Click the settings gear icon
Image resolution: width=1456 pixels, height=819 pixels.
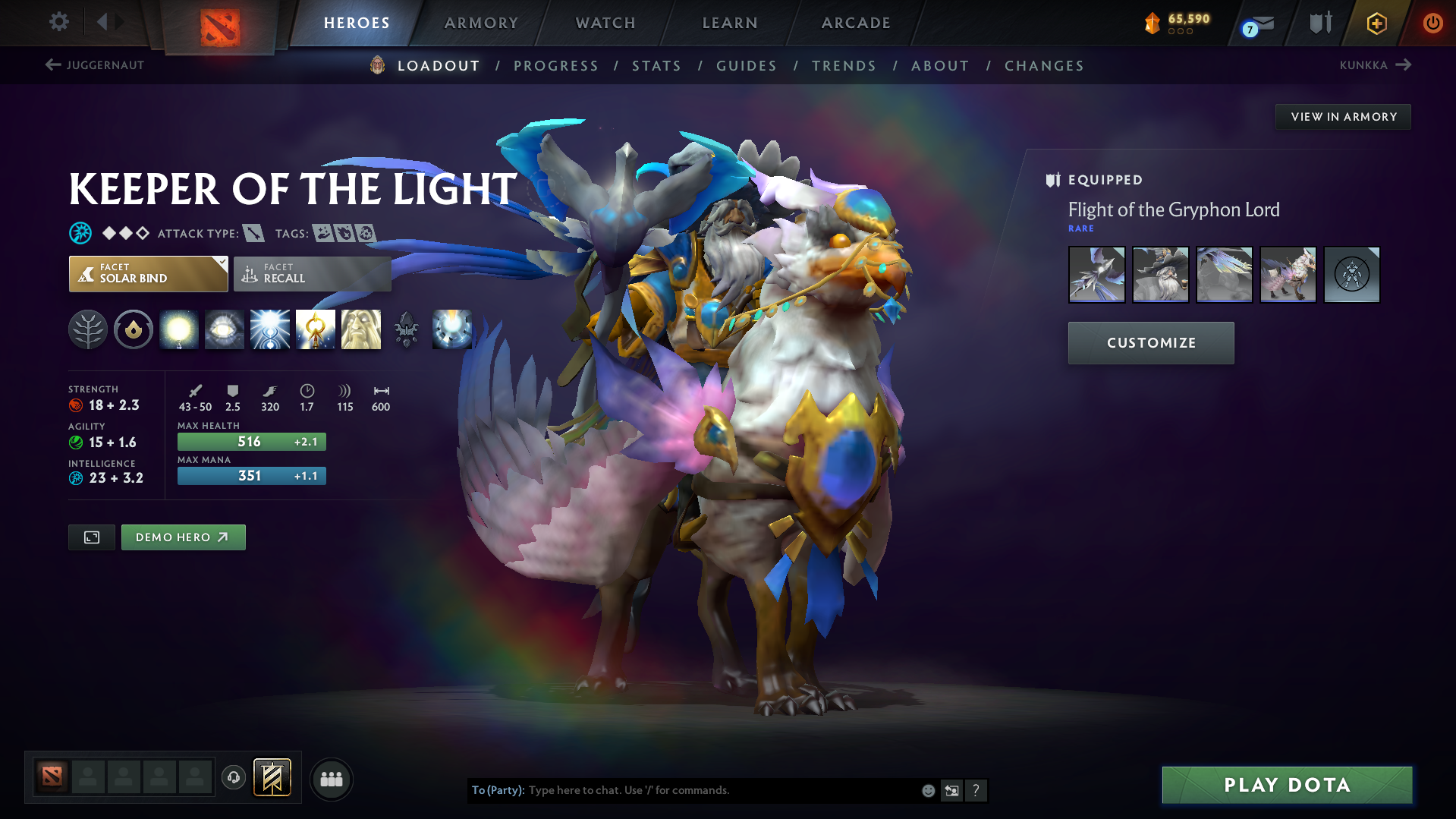tap(58, 22)
